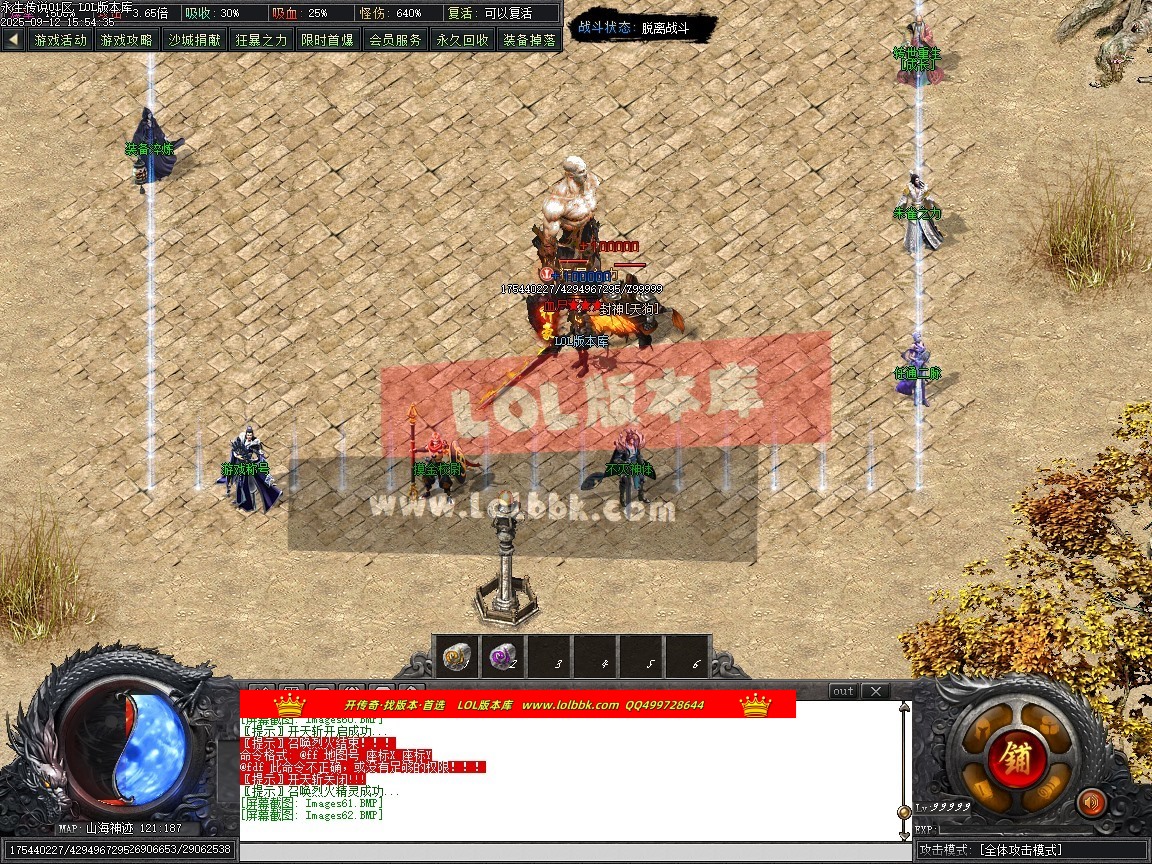Choose the 永久回收 recycle button
The width and height of the screenshot is (1152, 864).
click(x=463, y=40)
